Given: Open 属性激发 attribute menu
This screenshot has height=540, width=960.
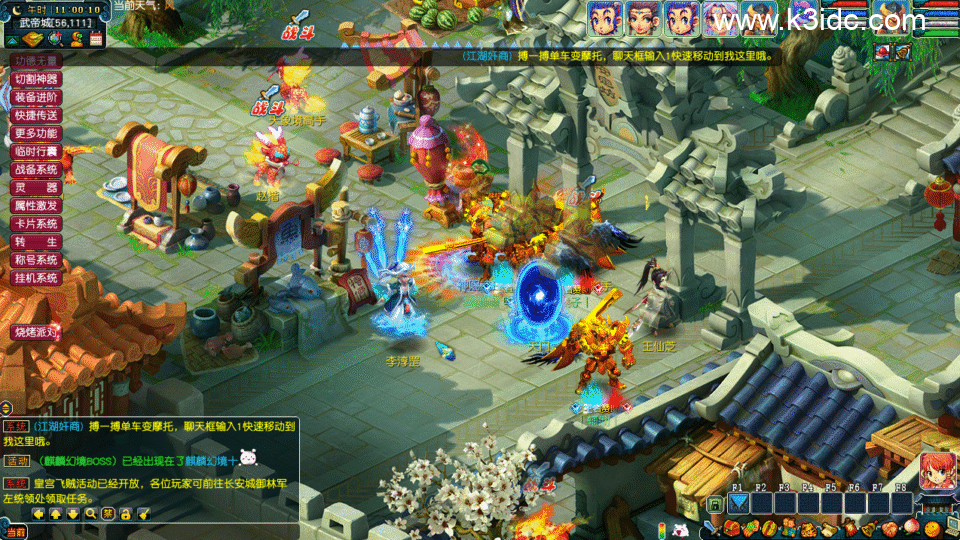Looking at the screenshot, I should [x=37, y=206].
